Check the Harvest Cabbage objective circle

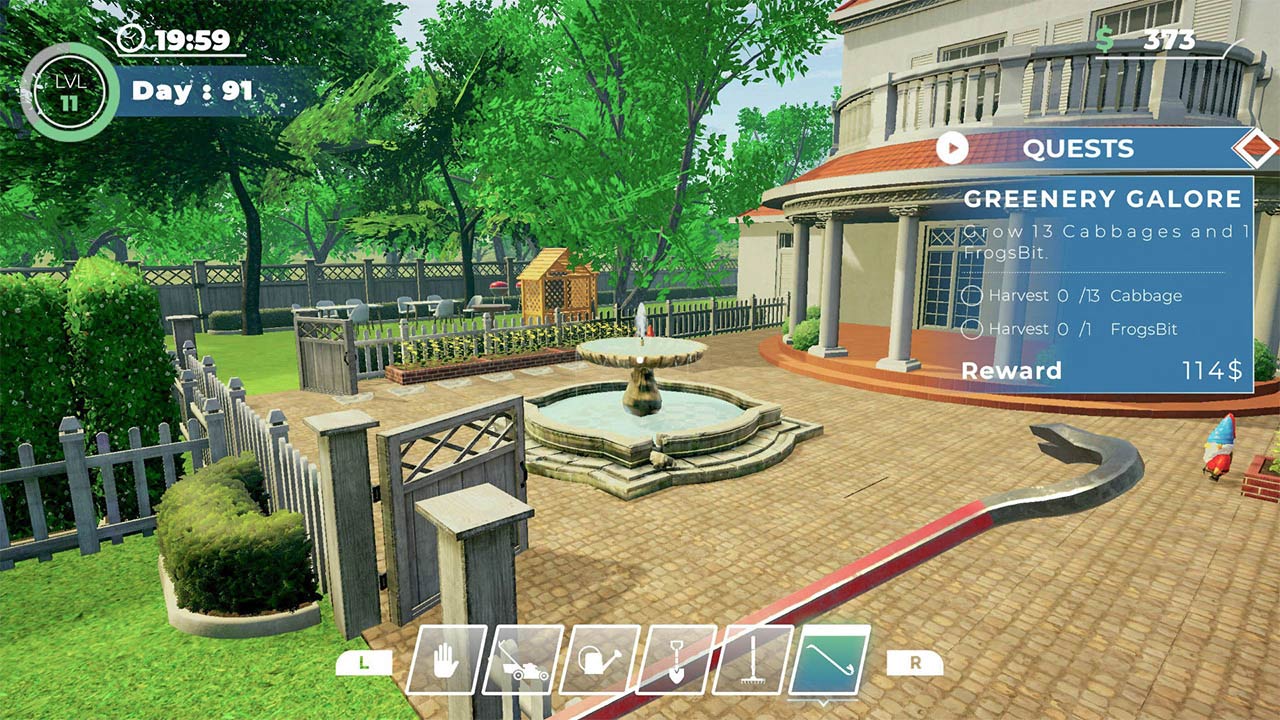(x=973, y=295)
